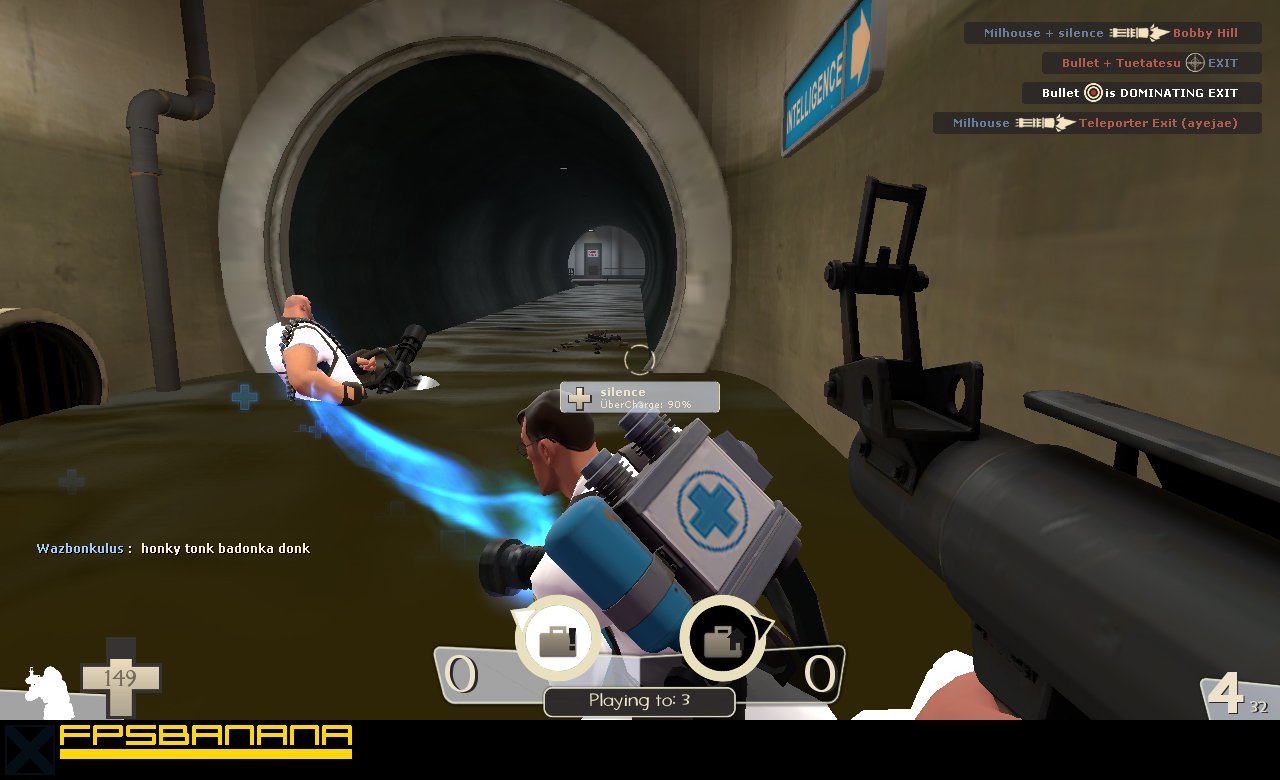Image resolution: width=1280 pixels, height=780 pixels.
Task: Select the dark BLU team briefcase score icon
Action: pos(722,640)
